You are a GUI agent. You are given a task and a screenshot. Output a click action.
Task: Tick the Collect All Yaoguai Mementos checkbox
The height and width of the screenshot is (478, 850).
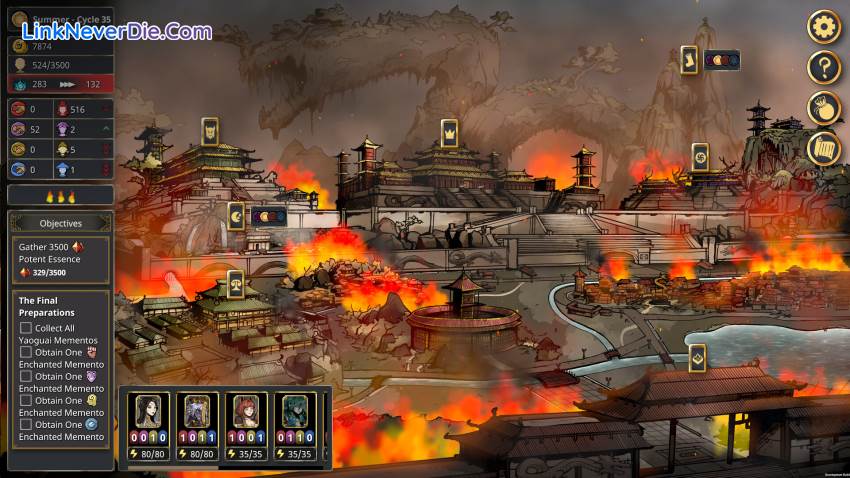point(26,328)
